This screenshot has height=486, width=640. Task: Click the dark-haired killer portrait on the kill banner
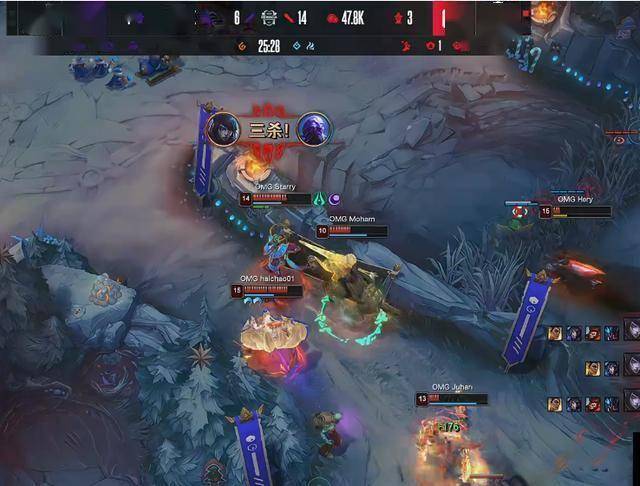pyautogui.click(x=222, y=129)
